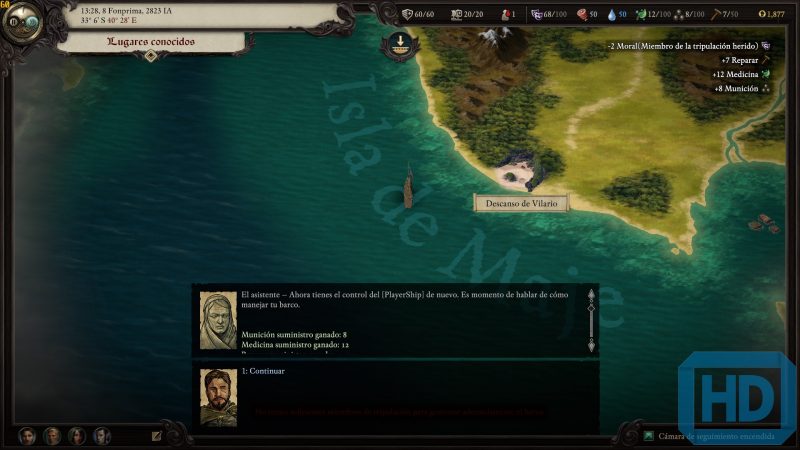Open the journal quill icon on bottom bar
The width and height of the screenshot is (800, 450).
pyautogui.click(x=157, y=436)
